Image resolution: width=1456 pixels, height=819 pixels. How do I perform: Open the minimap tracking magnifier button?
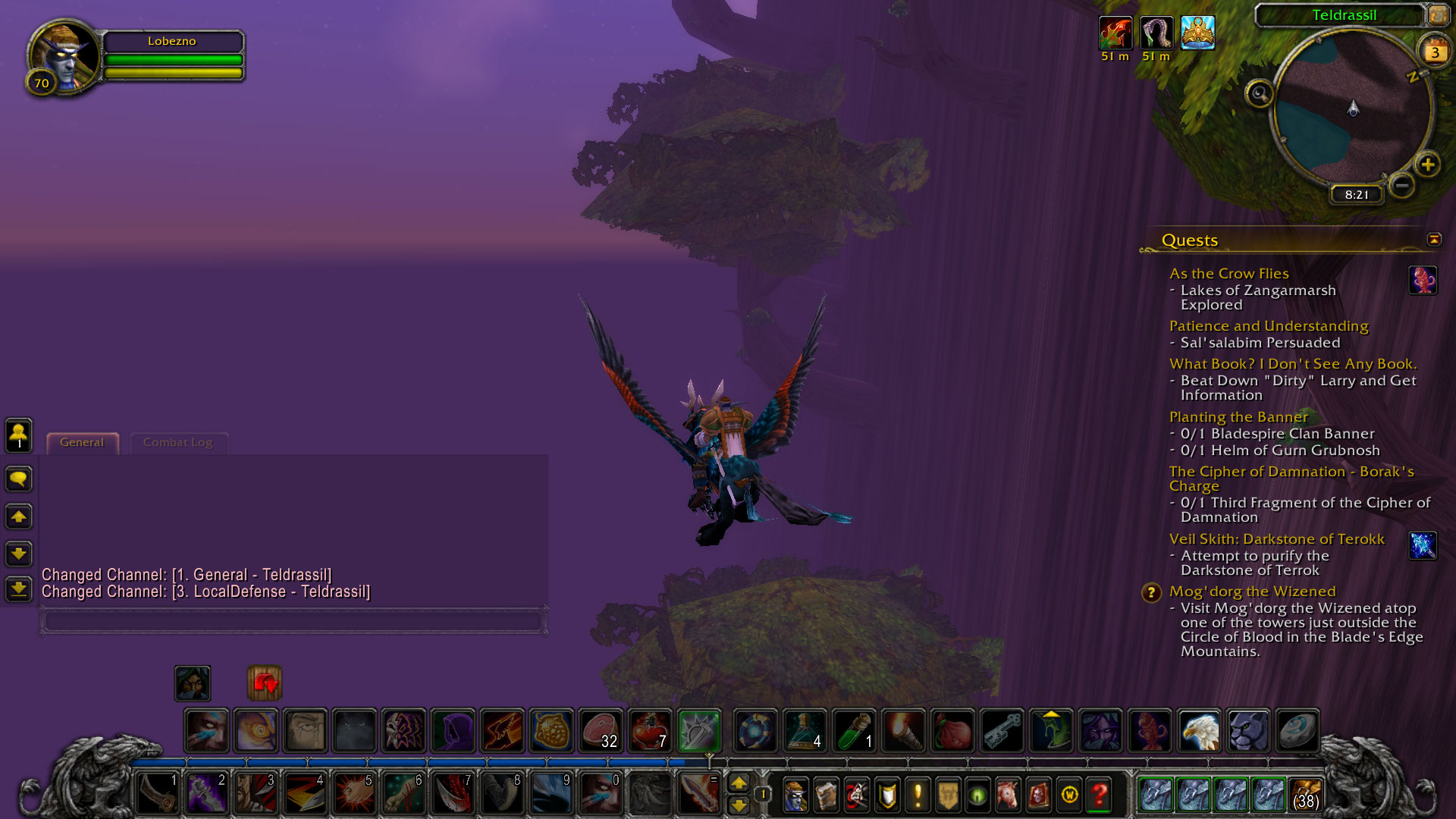[1259, 94]
